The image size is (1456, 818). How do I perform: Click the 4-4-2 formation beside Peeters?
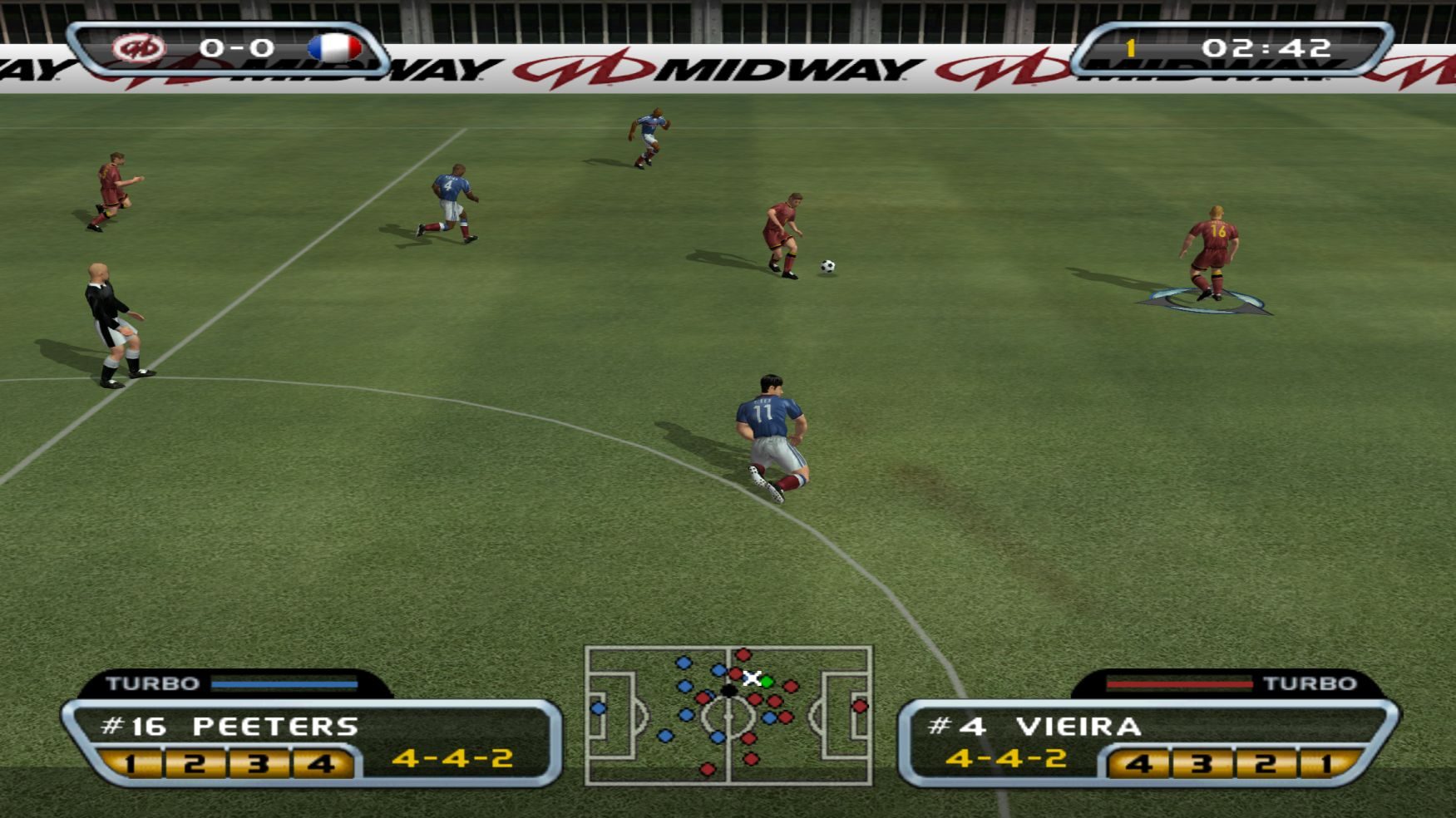tap(452, 758)
